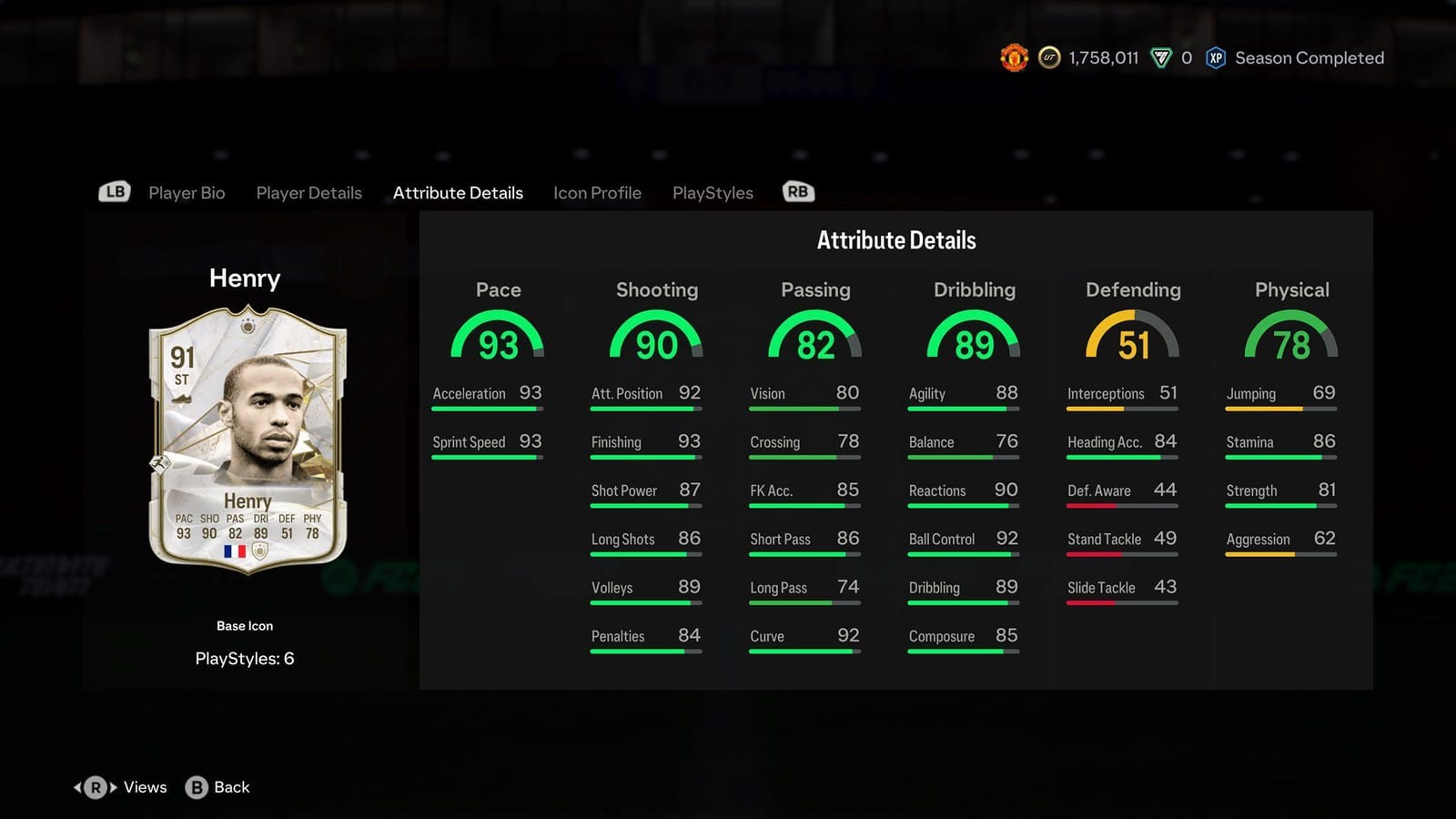The image size is (1456, 819).
Task: Switch to the Player Bio tab
Action: click(x=187, y=193)
